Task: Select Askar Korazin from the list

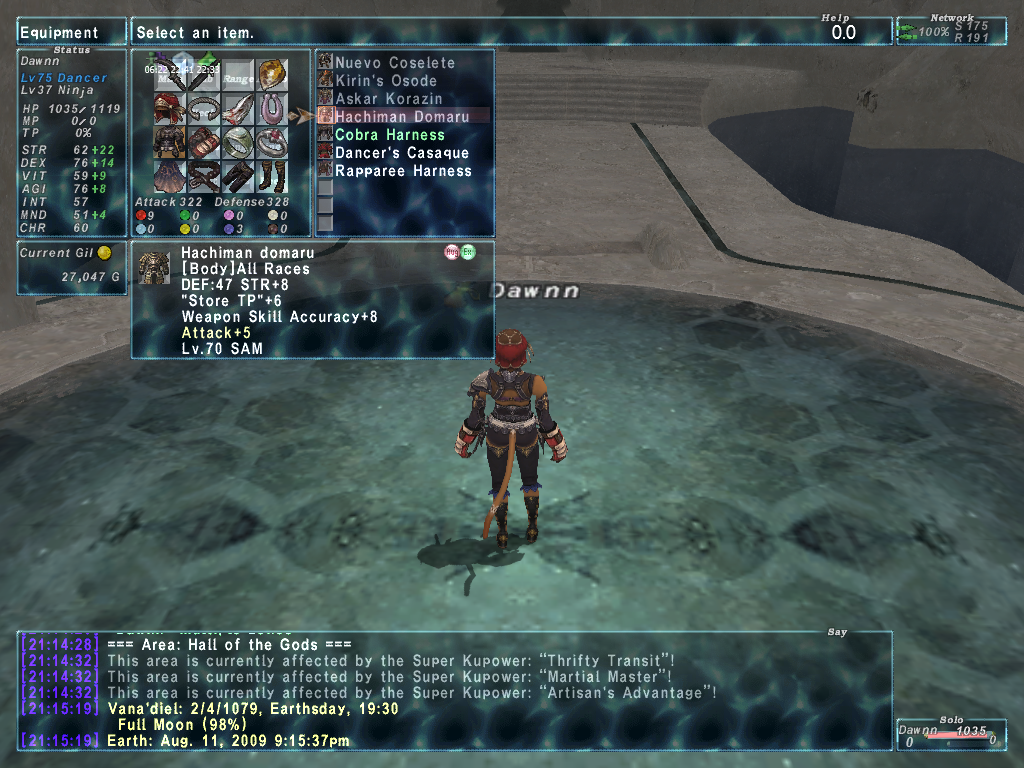Action: (x=388, y=99)
